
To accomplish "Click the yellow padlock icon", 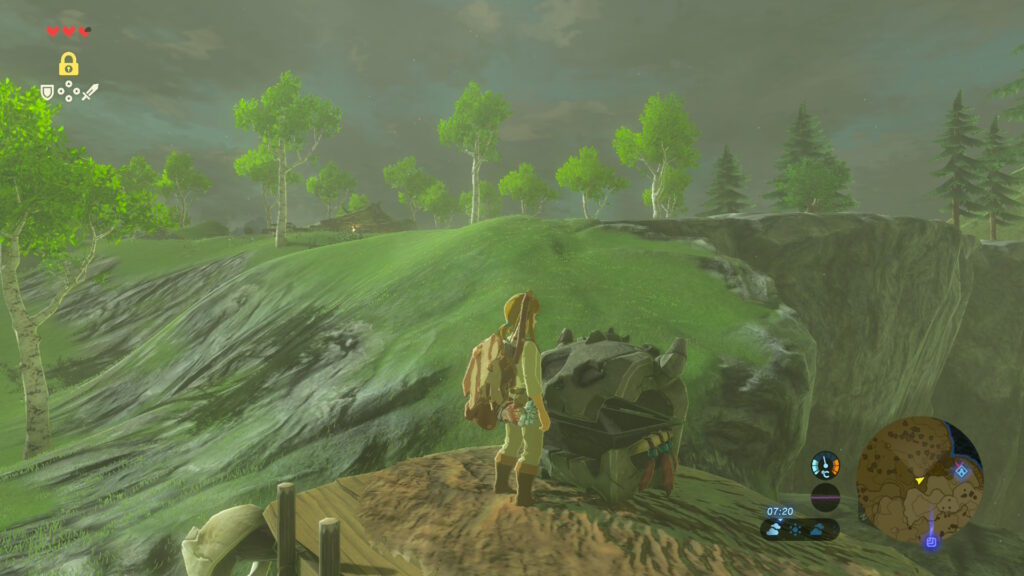I will click(68, 65).
